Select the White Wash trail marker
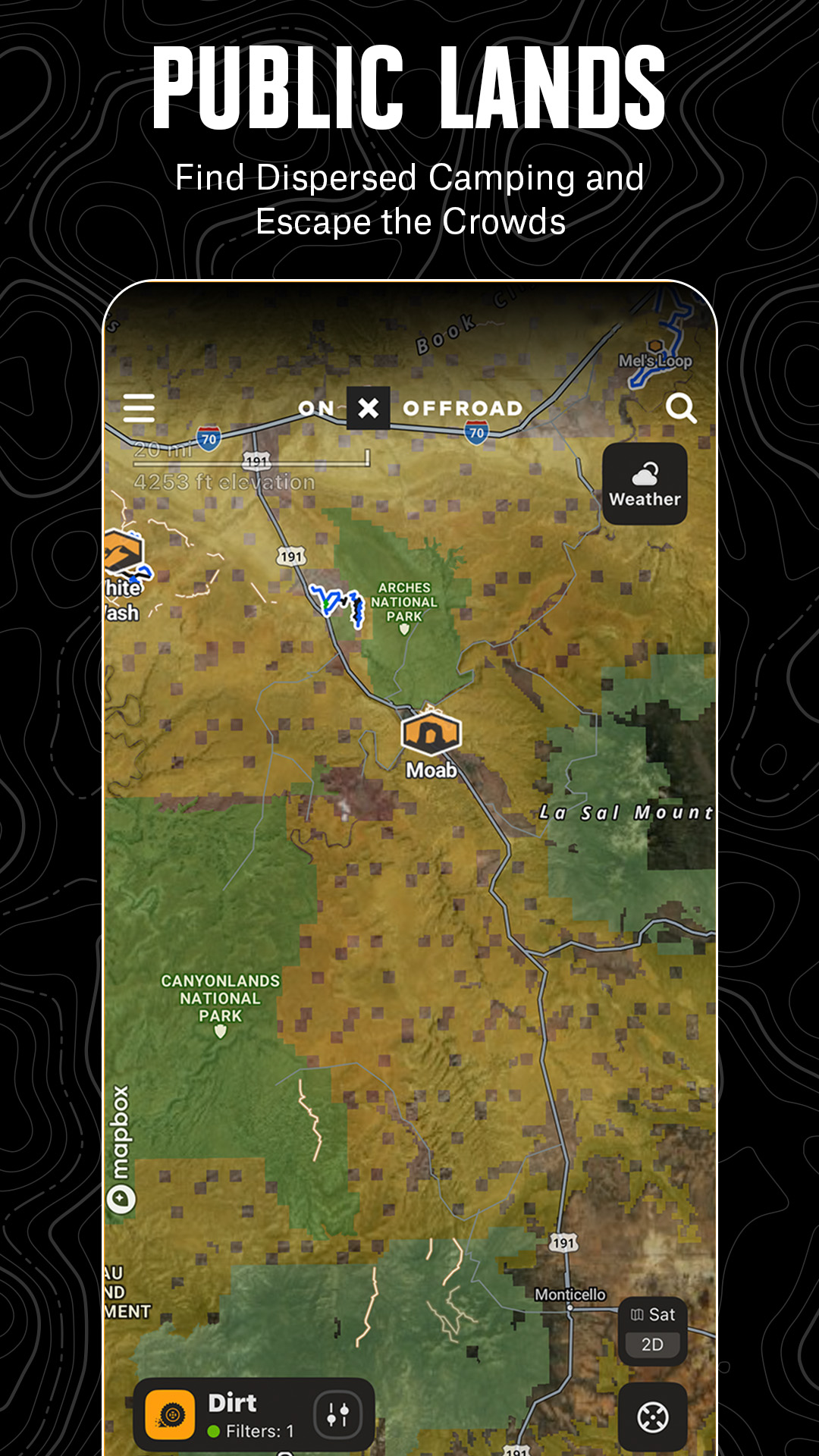The height and width of the screenshot is (1456, 819). (124, 554)
